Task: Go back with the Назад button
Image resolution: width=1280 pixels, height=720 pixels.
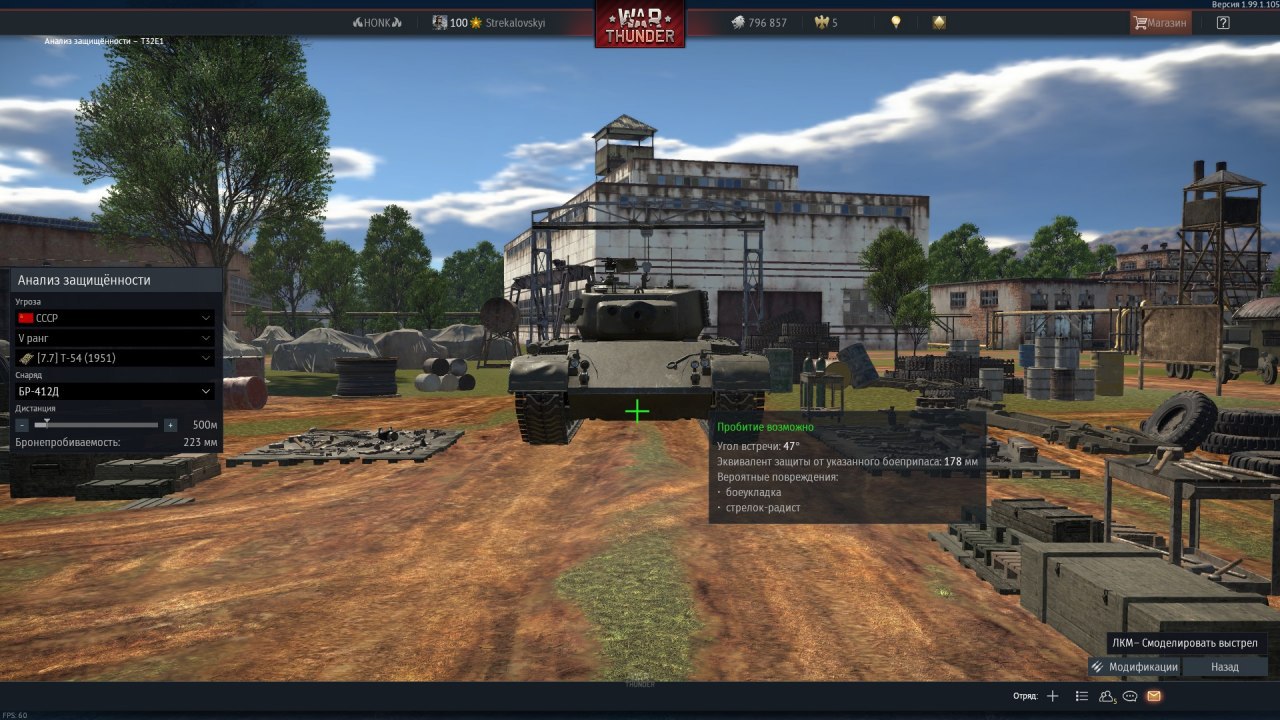Action: [x=1225, y=667]
